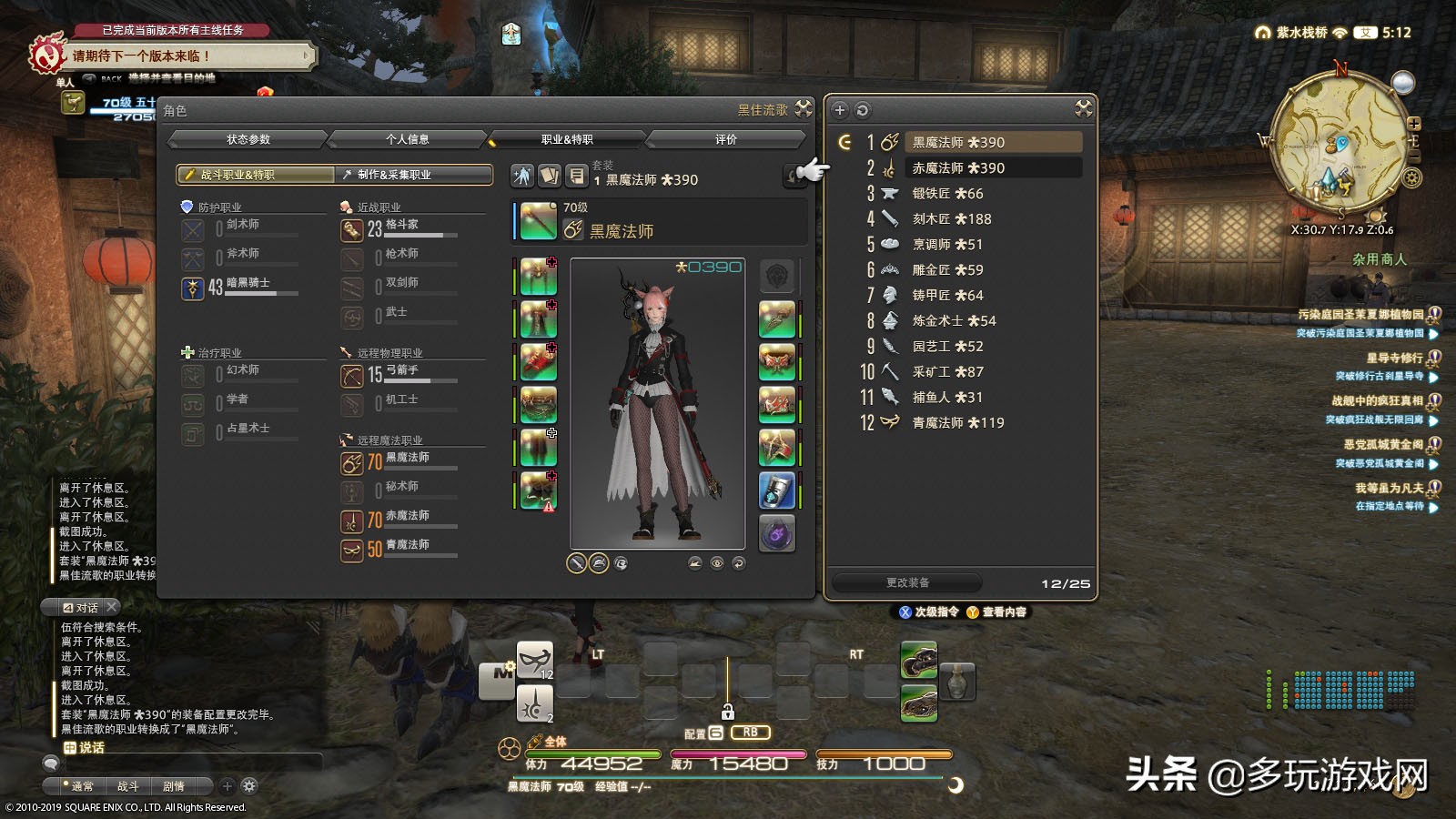
Task: Click the 更改装备 button
Action: pyautogui.click(x=907, y=582)
